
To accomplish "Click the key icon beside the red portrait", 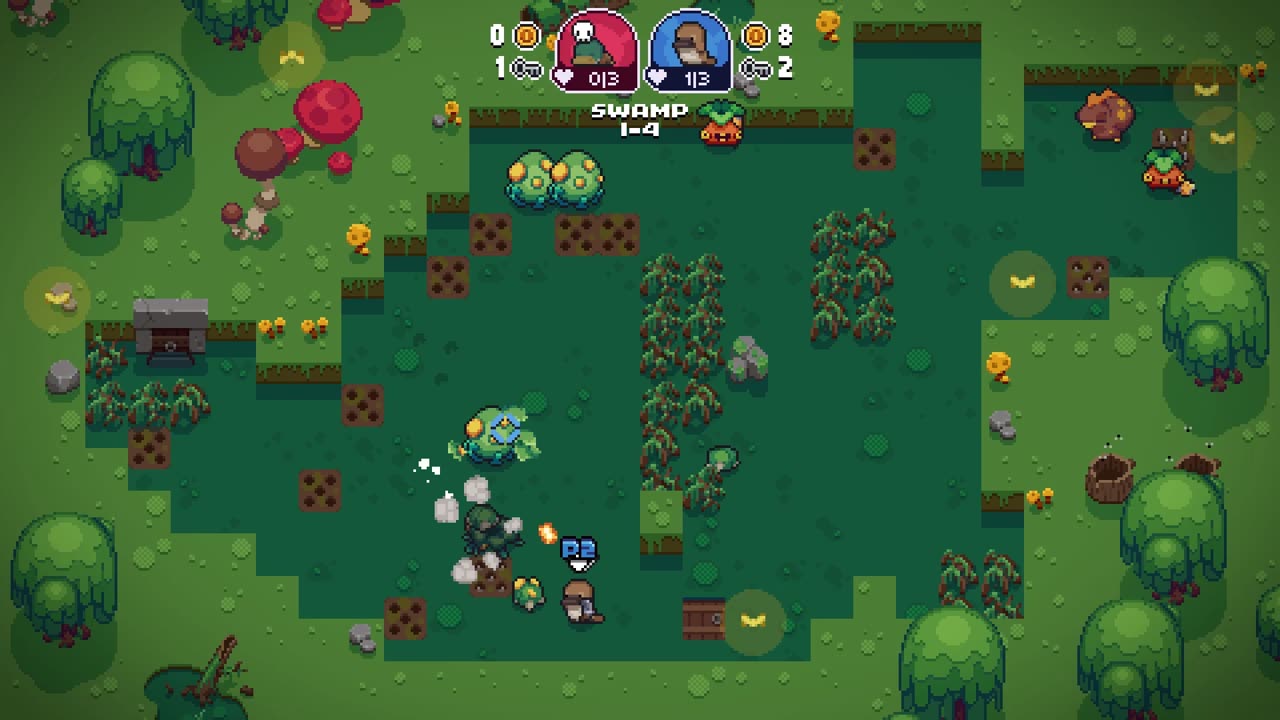I will 526,68.
